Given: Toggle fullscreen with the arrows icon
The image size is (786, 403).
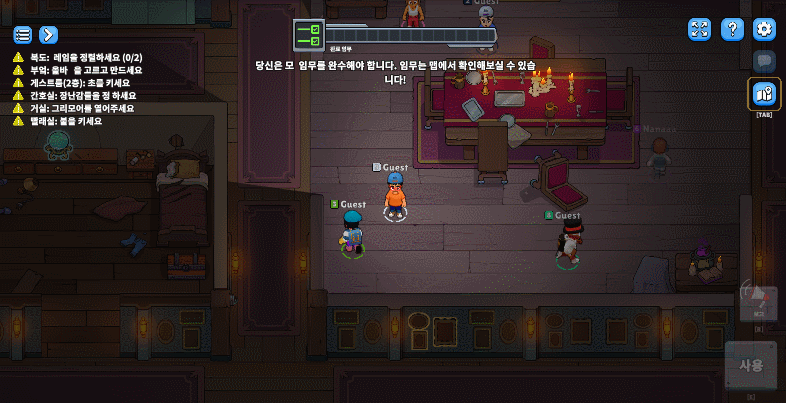Looking at the screenshot, I should 700,30.
